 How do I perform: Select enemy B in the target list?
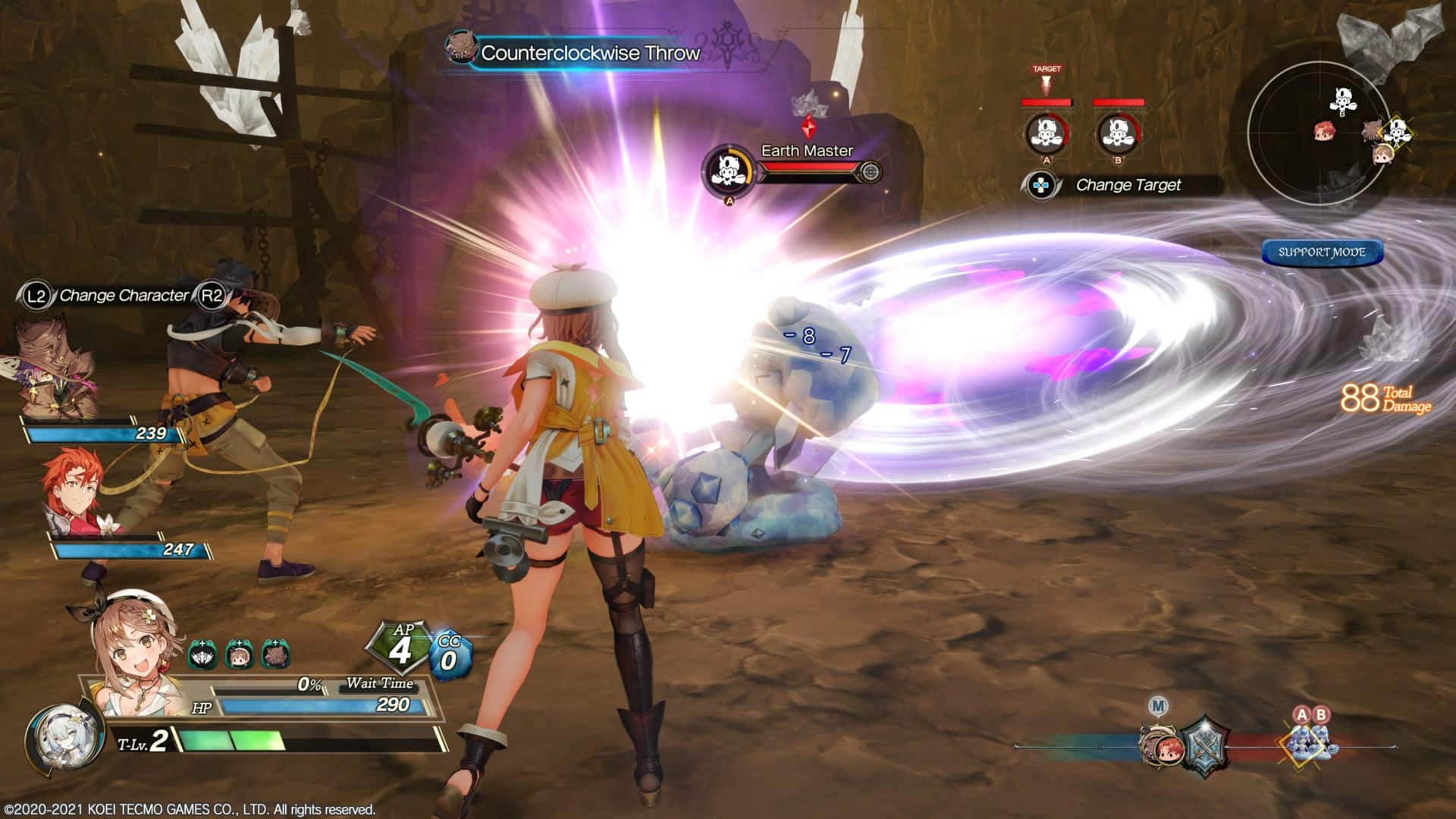(1118, 133)
